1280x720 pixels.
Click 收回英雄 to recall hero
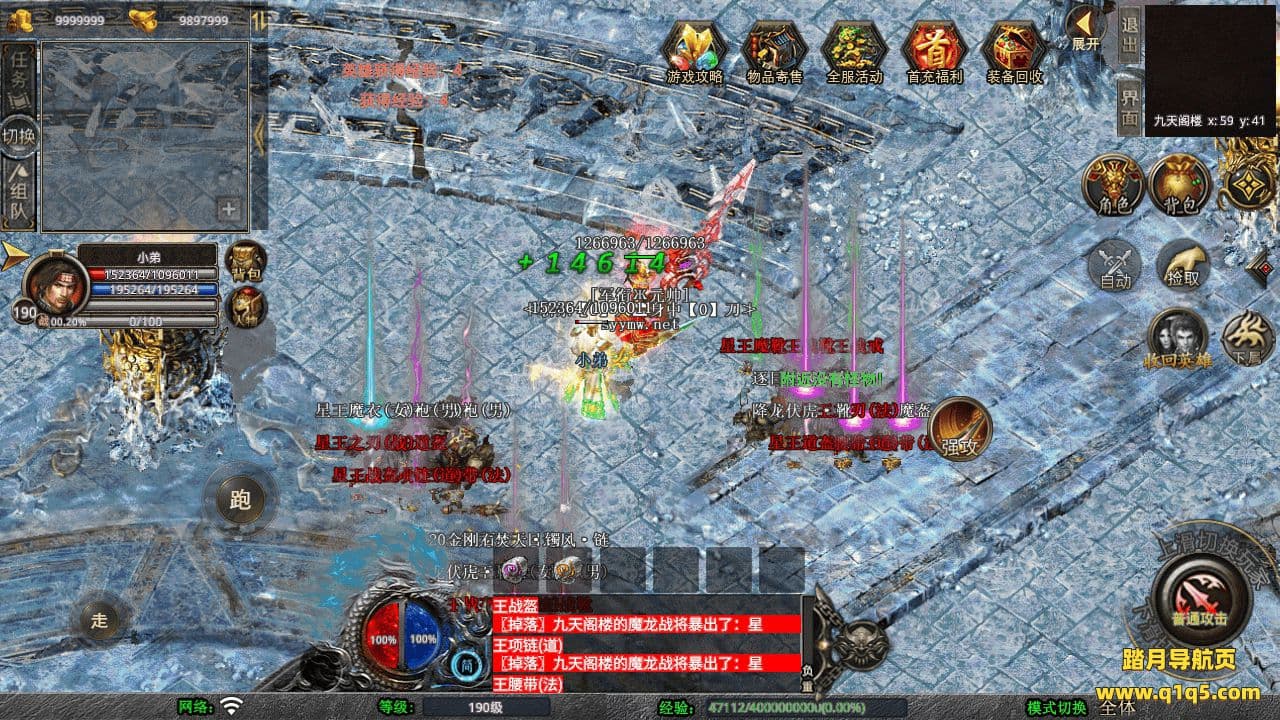click(1176, 340)
